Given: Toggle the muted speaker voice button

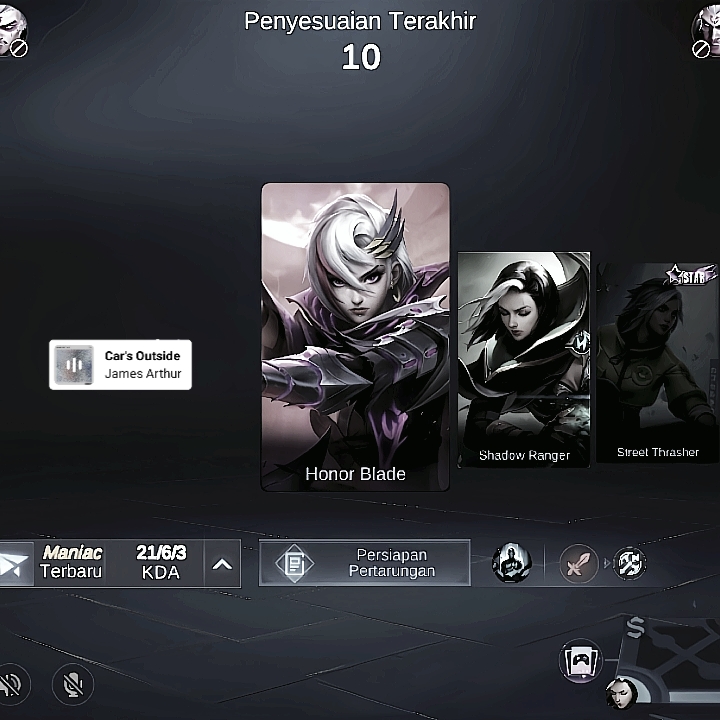Looking at the screenshot, I should (x=12, y=684).
